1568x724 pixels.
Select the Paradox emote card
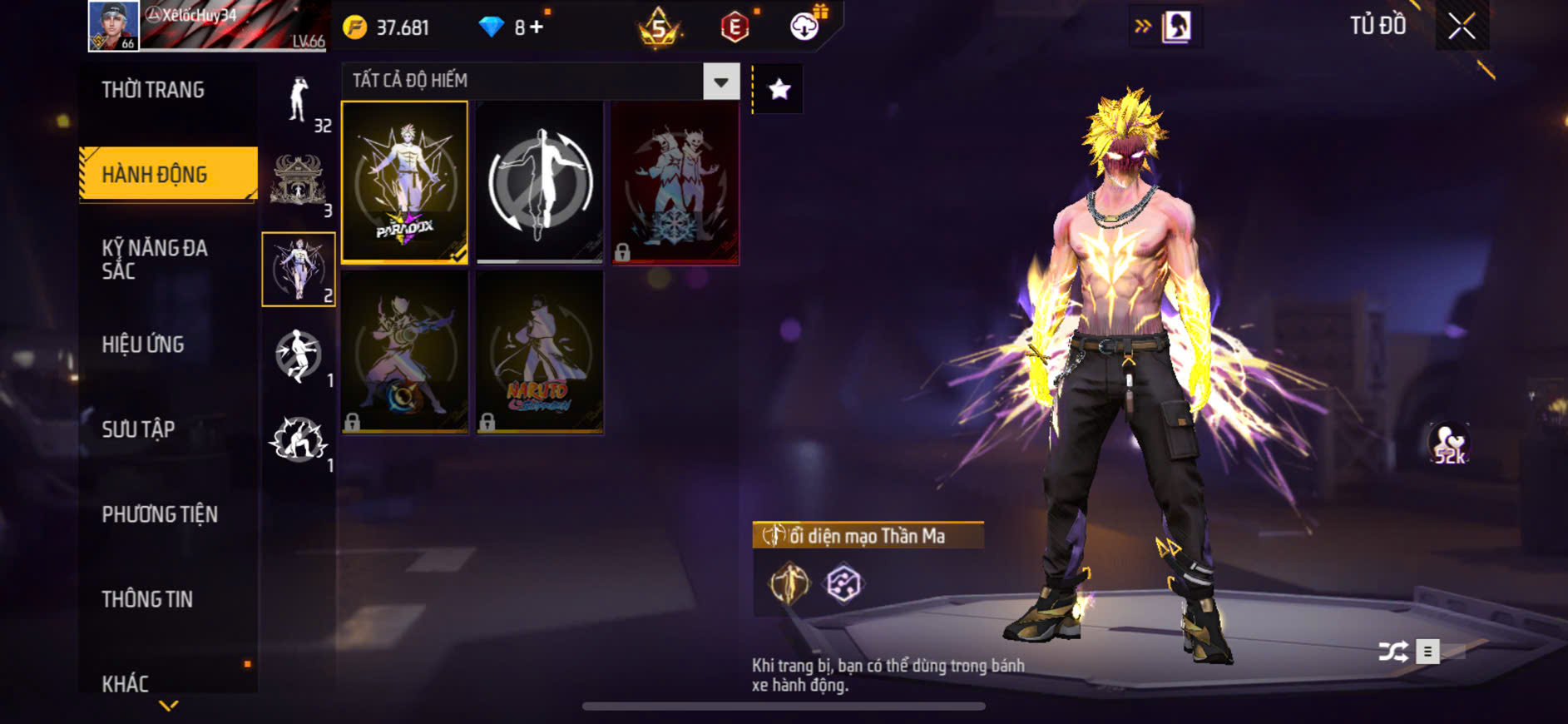point(405,182)
